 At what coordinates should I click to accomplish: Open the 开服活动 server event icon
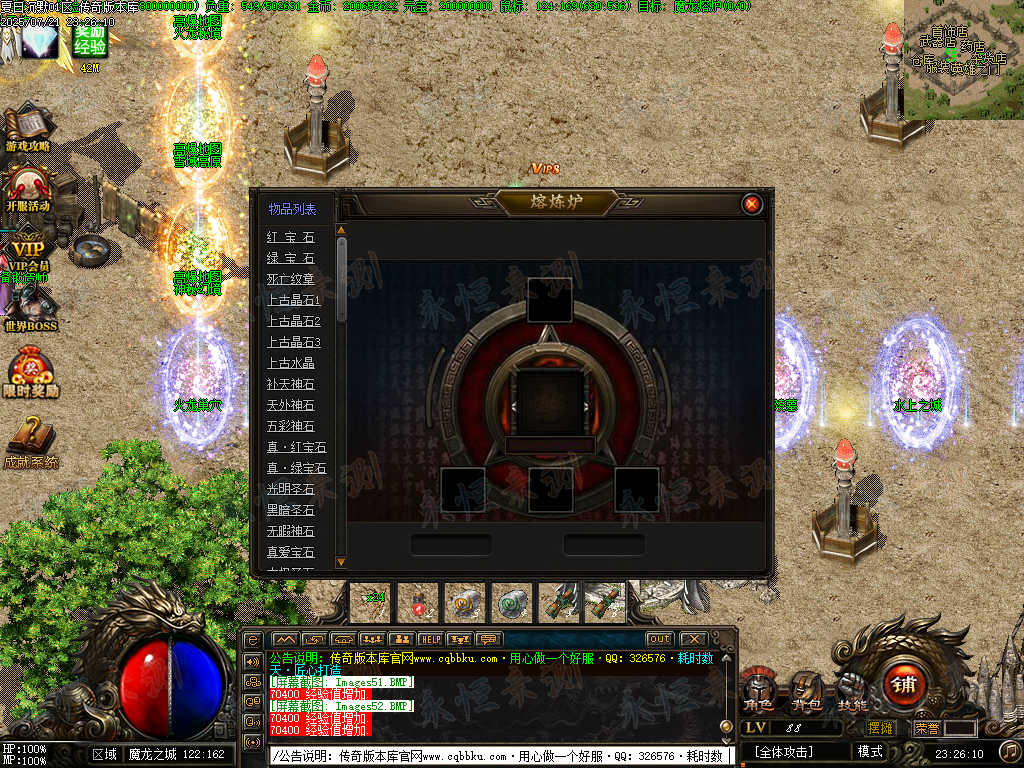point(28,189)
